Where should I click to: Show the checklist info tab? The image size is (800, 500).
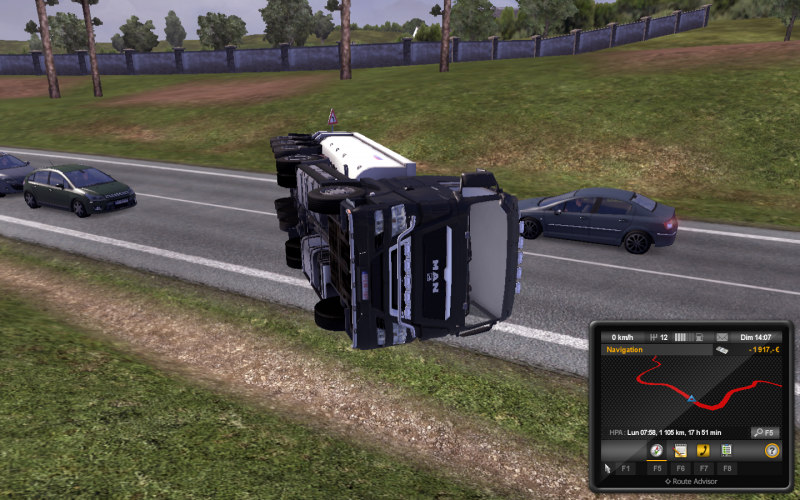point(726,451)
